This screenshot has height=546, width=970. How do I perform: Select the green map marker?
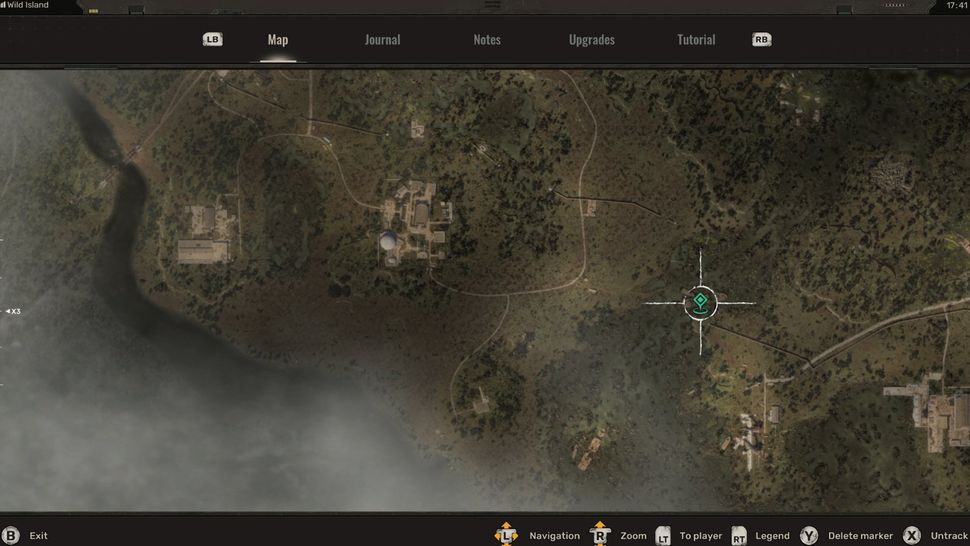(700, 301)
